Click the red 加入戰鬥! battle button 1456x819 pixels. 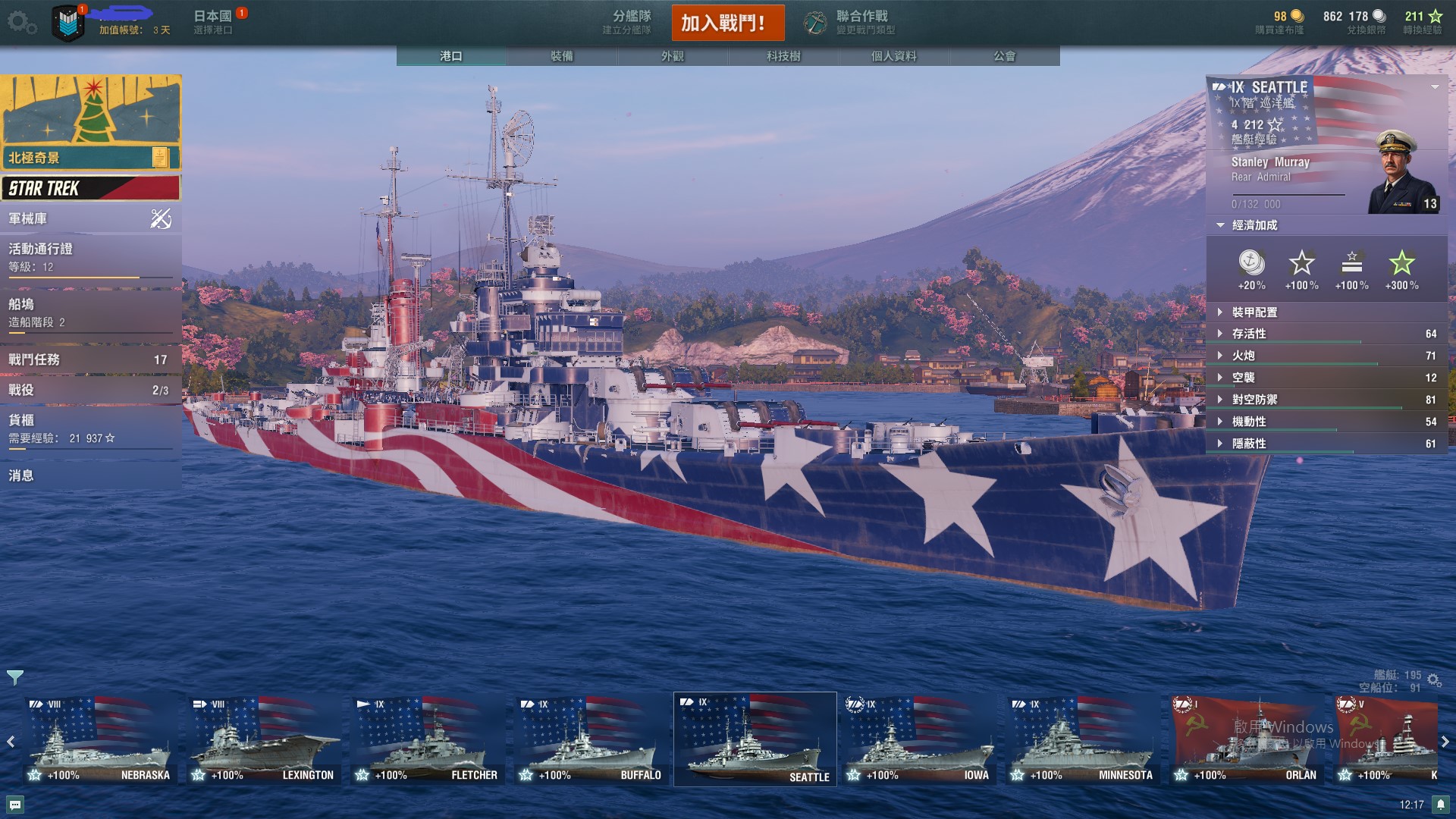[x=727, y=23]
